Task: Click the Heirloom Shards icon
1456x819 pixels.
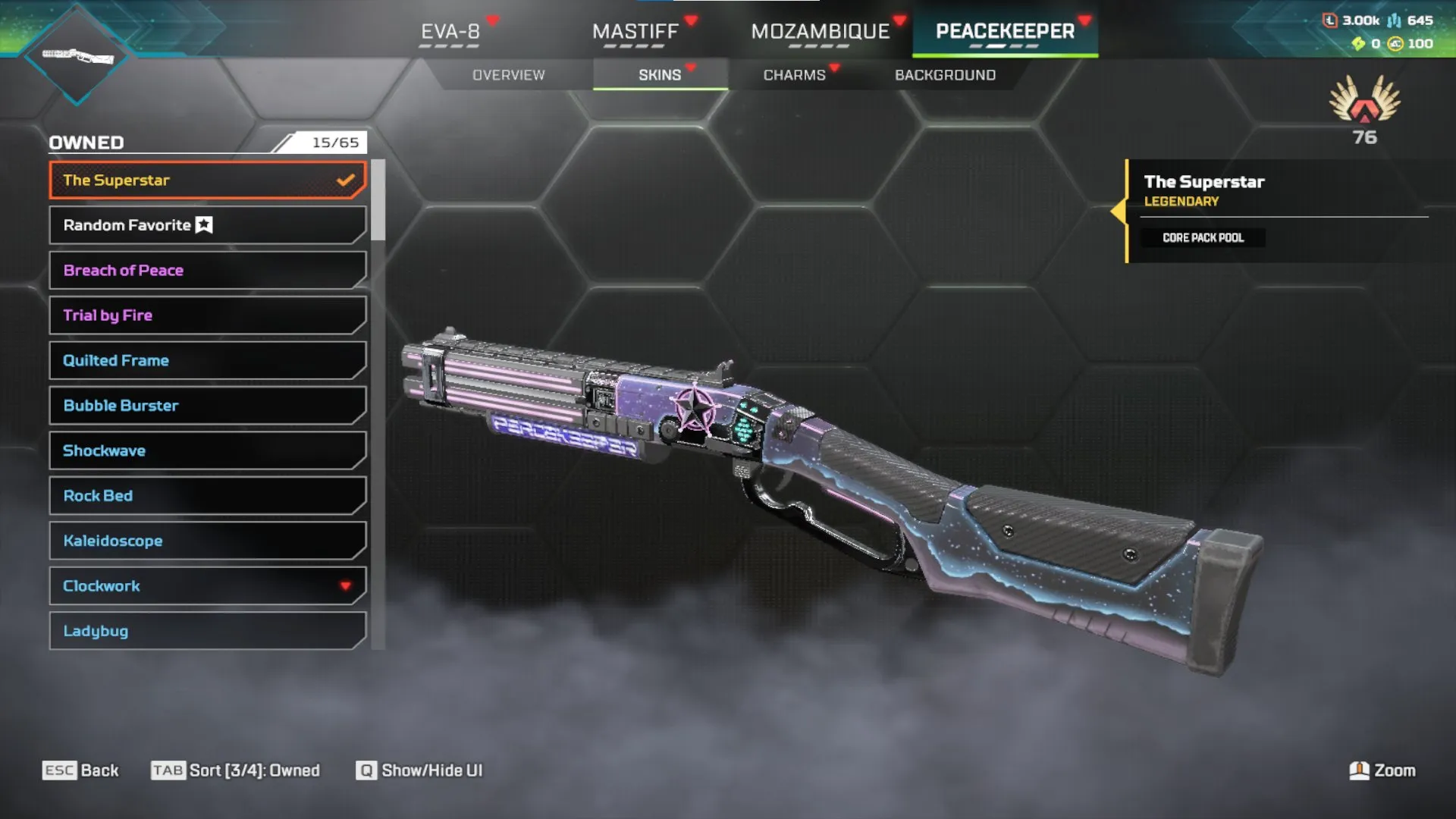Action: click(x=1358, y=44)
